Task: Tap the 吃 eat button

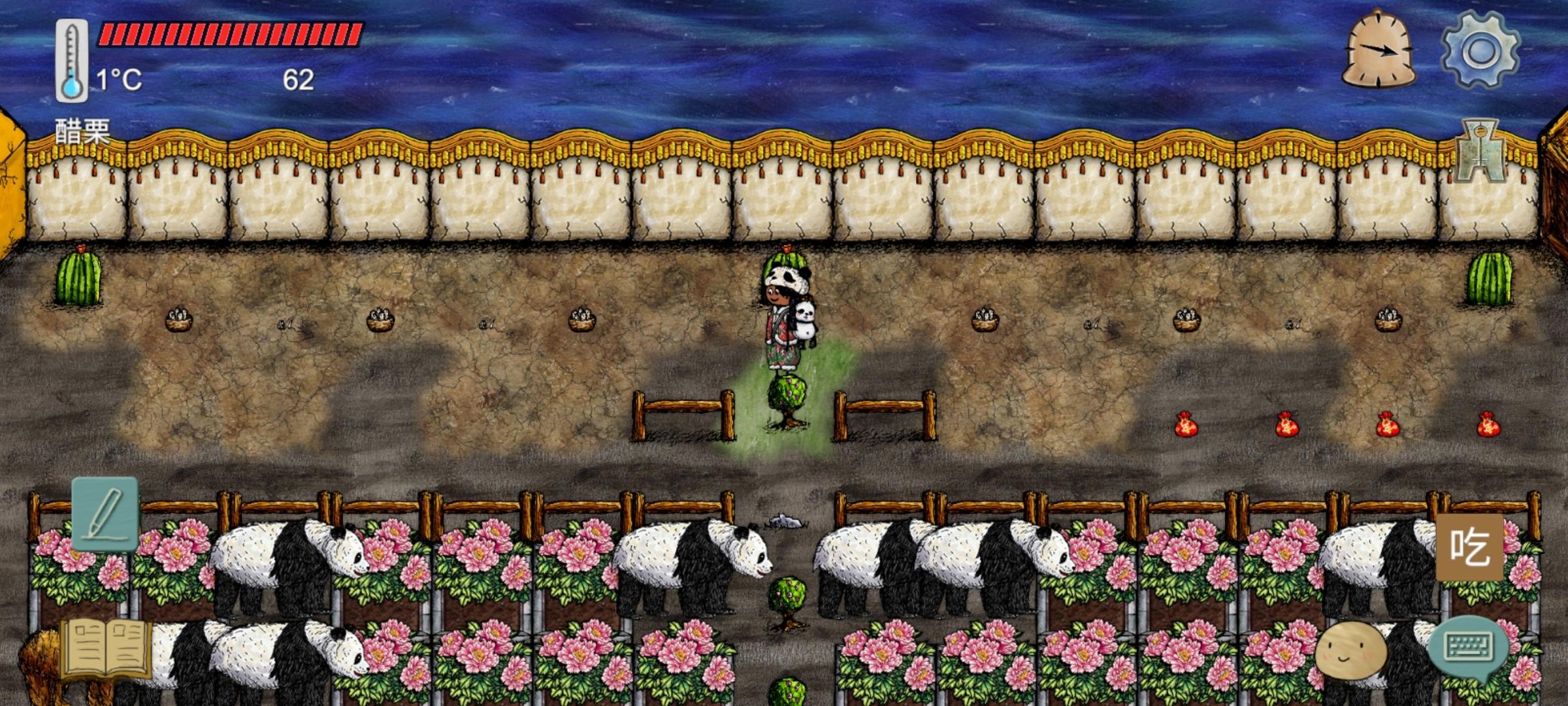Action: [1470, 547]
